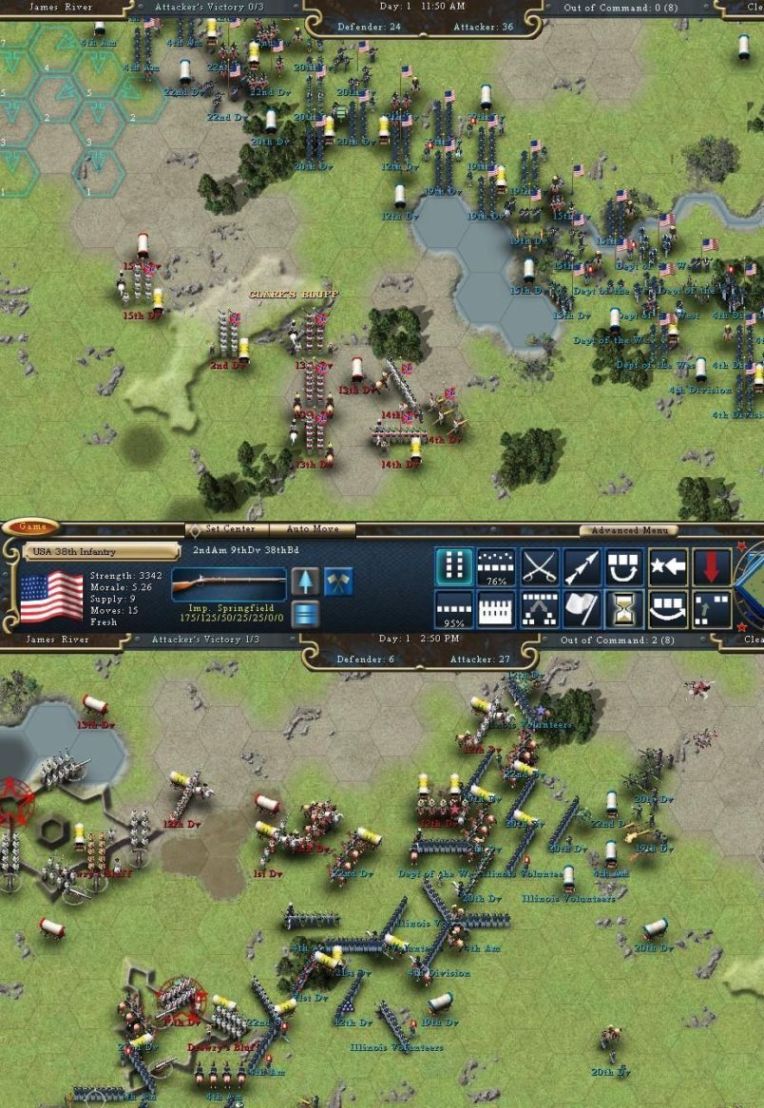
Task: Open the Advanced Menu
Action: [x=628, y=530]
